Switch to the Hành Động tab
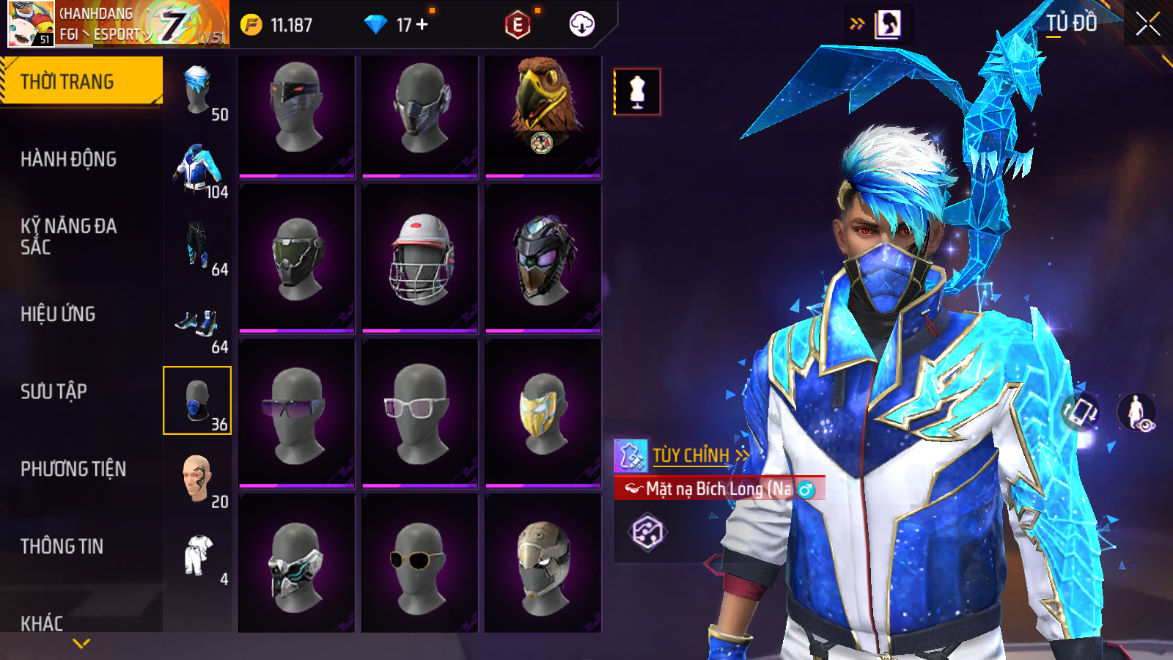This screenshot has height=660, width=1173. [x=69, y=159]
